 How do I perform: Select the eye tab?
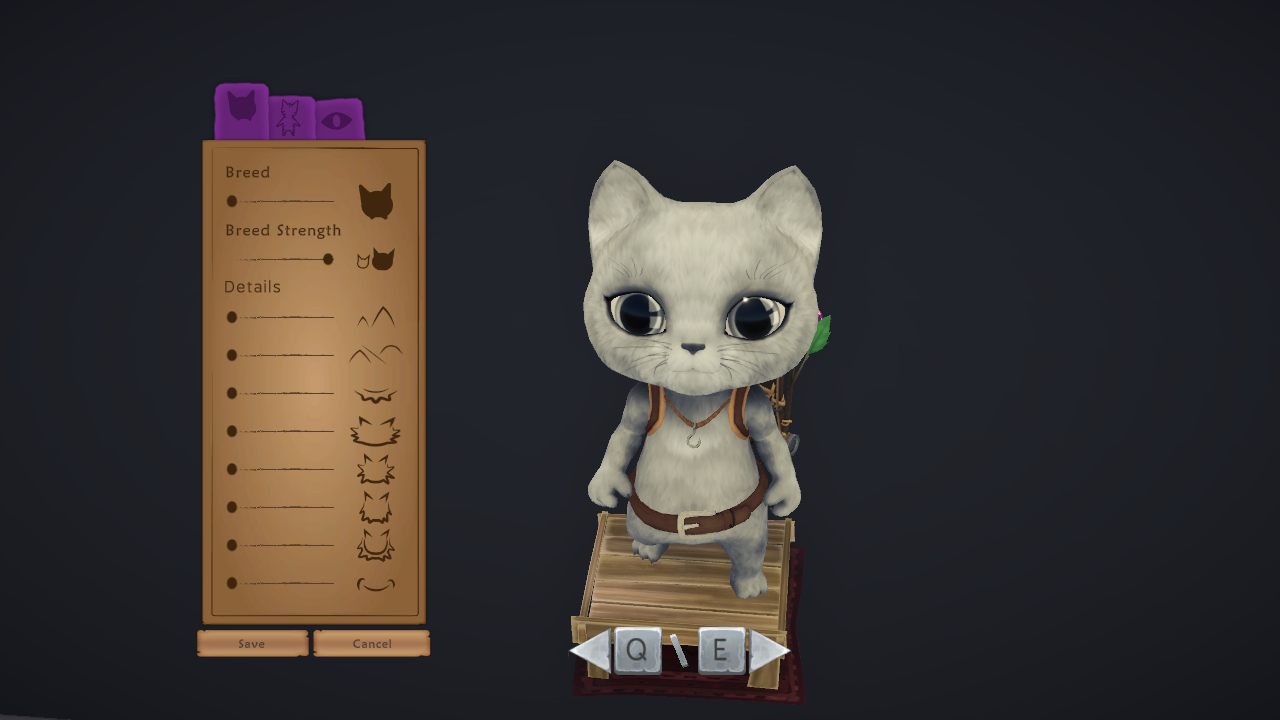point(339,120)
